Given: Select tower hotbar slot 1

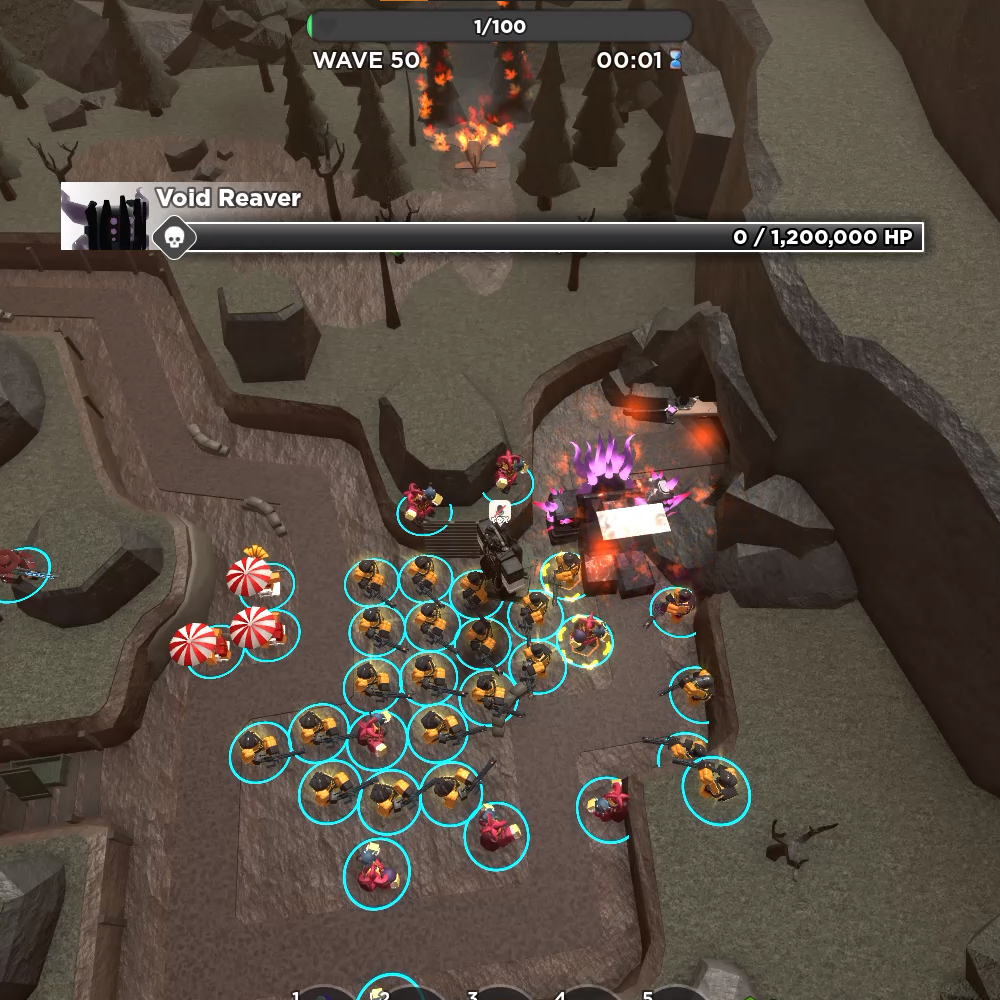Looking at the screenshot, I should pyautogui.click(x=325, y=994).
